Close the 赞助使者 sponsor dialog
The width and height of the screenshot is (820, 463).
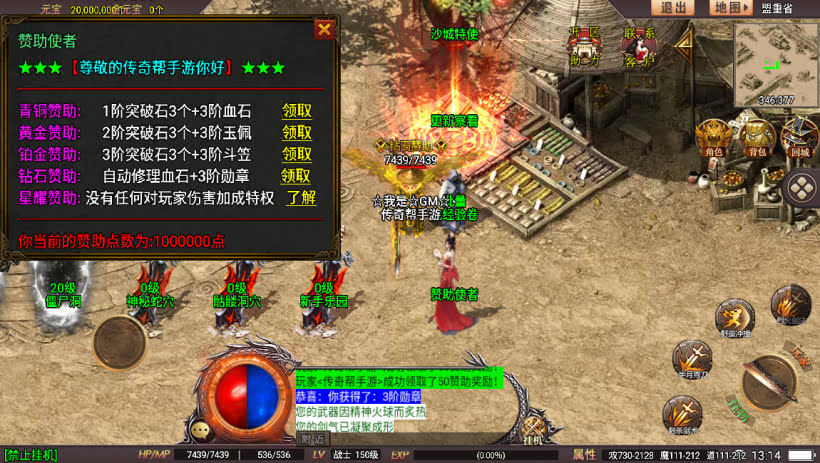[324, 29]
